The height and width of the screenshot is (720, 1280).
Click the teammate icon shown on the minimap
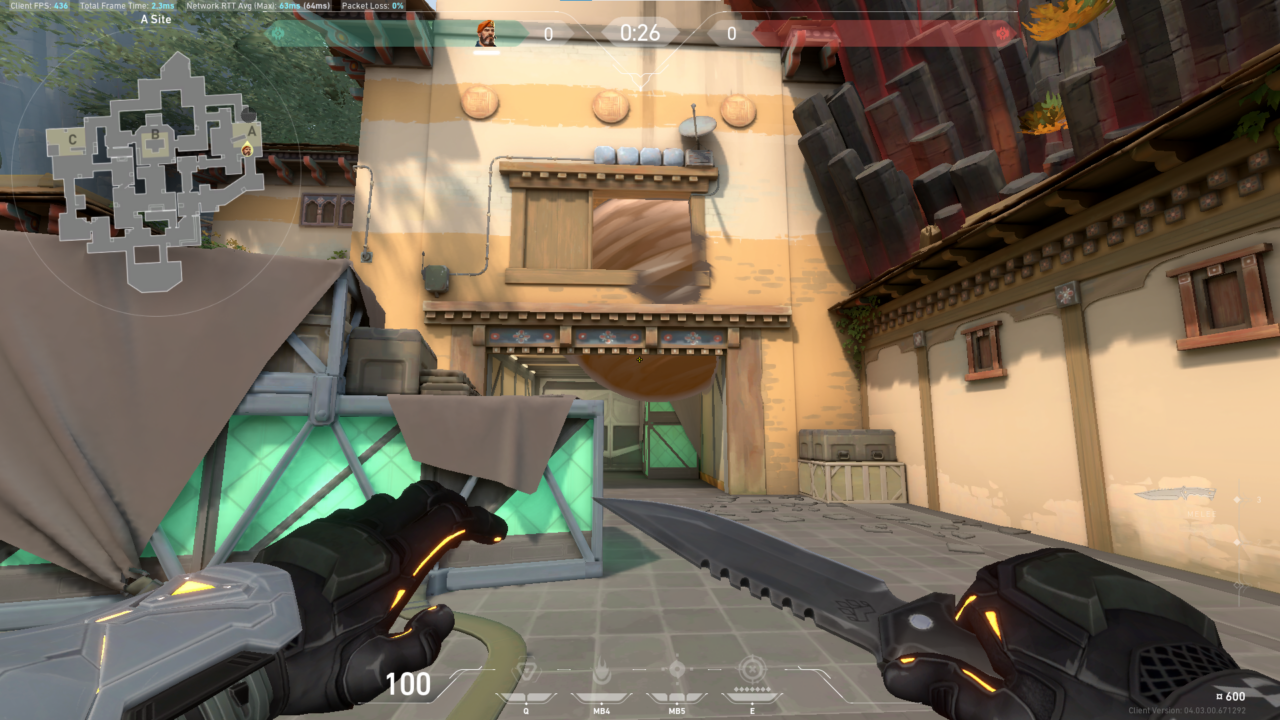[247, 150]
